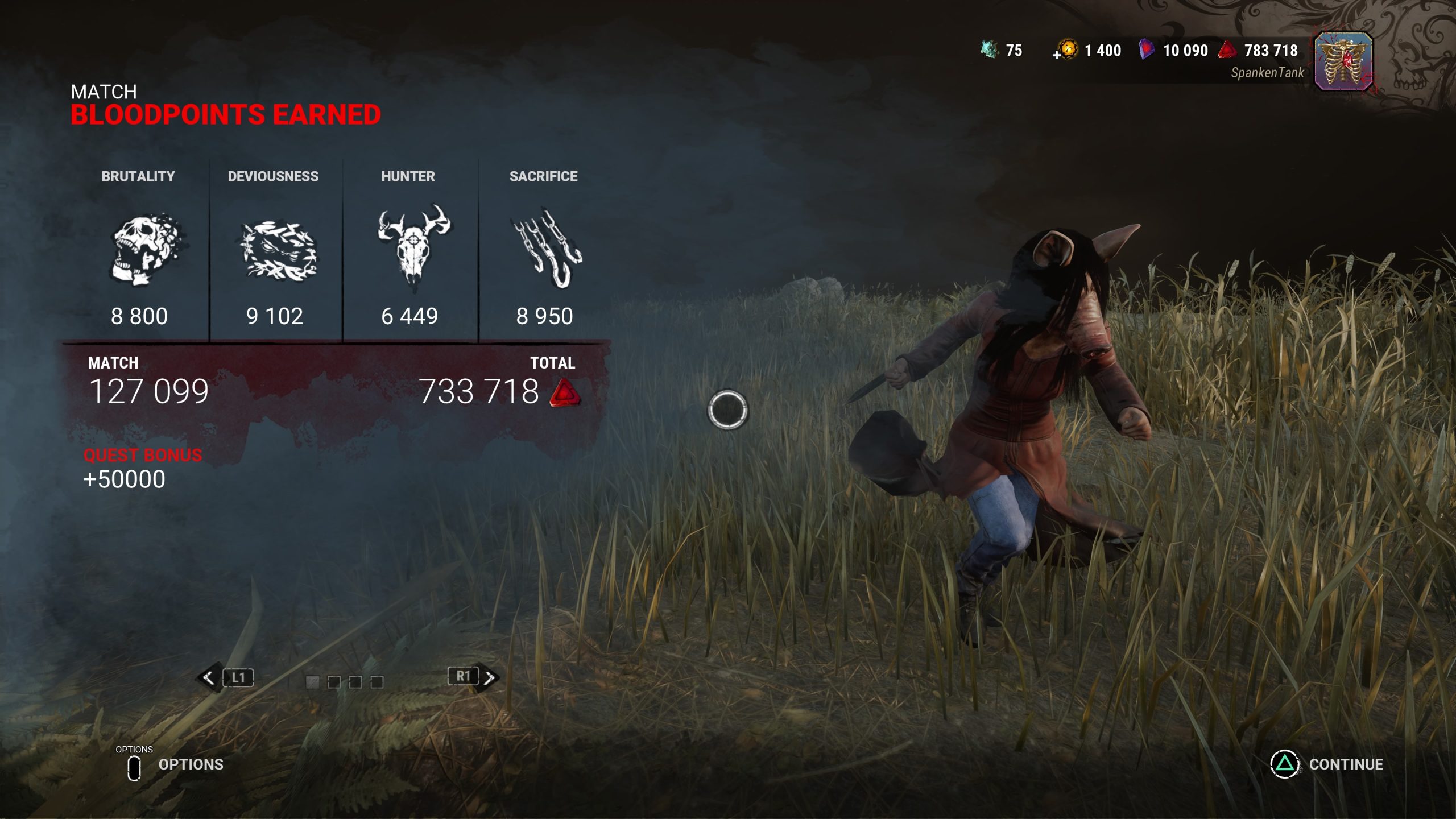Click the filled first page indicator square
The width and height of the screenshot is (1456, 819).
click(x=312, y=682)
